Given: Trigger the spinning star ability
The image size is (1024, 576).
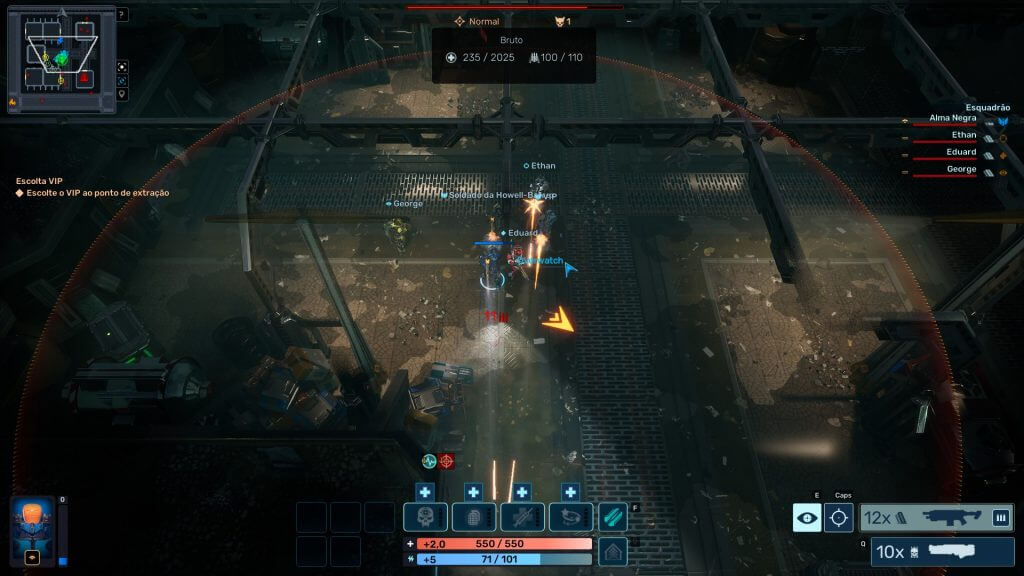Looking at the screenshot, I should coord(570,517).
